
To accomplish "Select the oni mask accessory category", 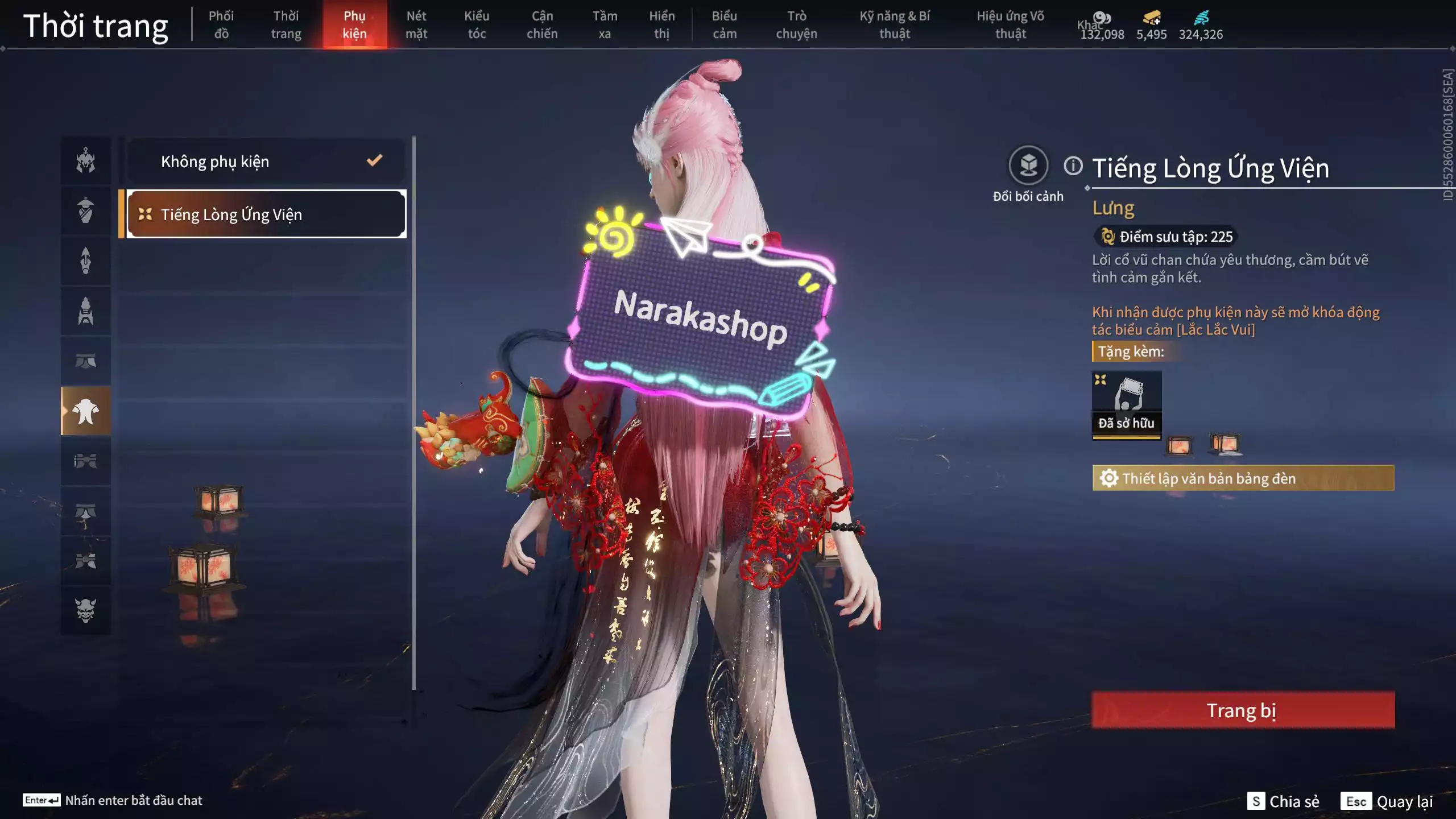I will coord(86,610).
